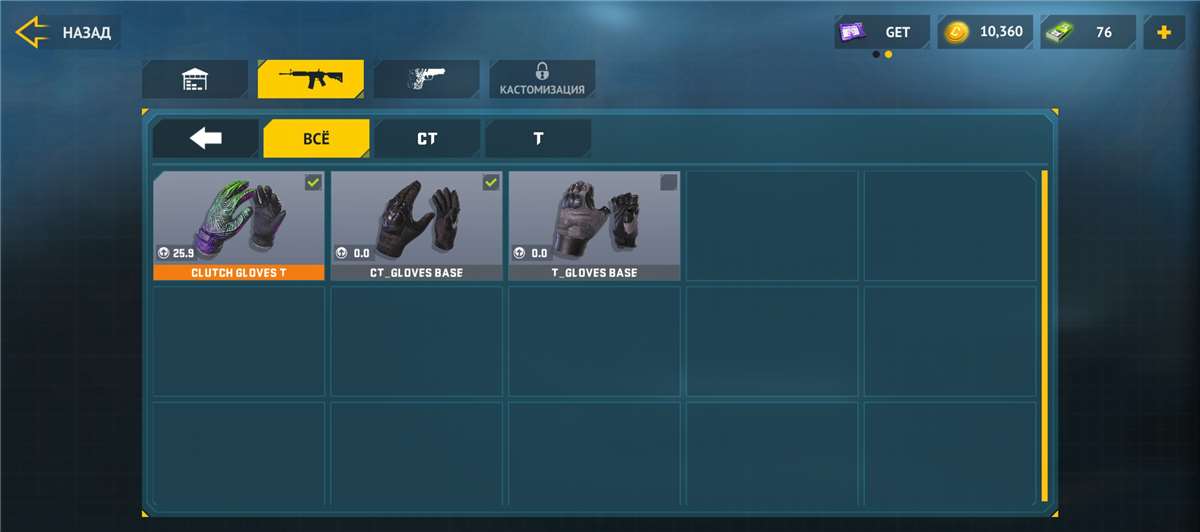The width and height of the screenshot is (1200, 532).
Task: Open the green cash balance
Action: coord(1088,32)
